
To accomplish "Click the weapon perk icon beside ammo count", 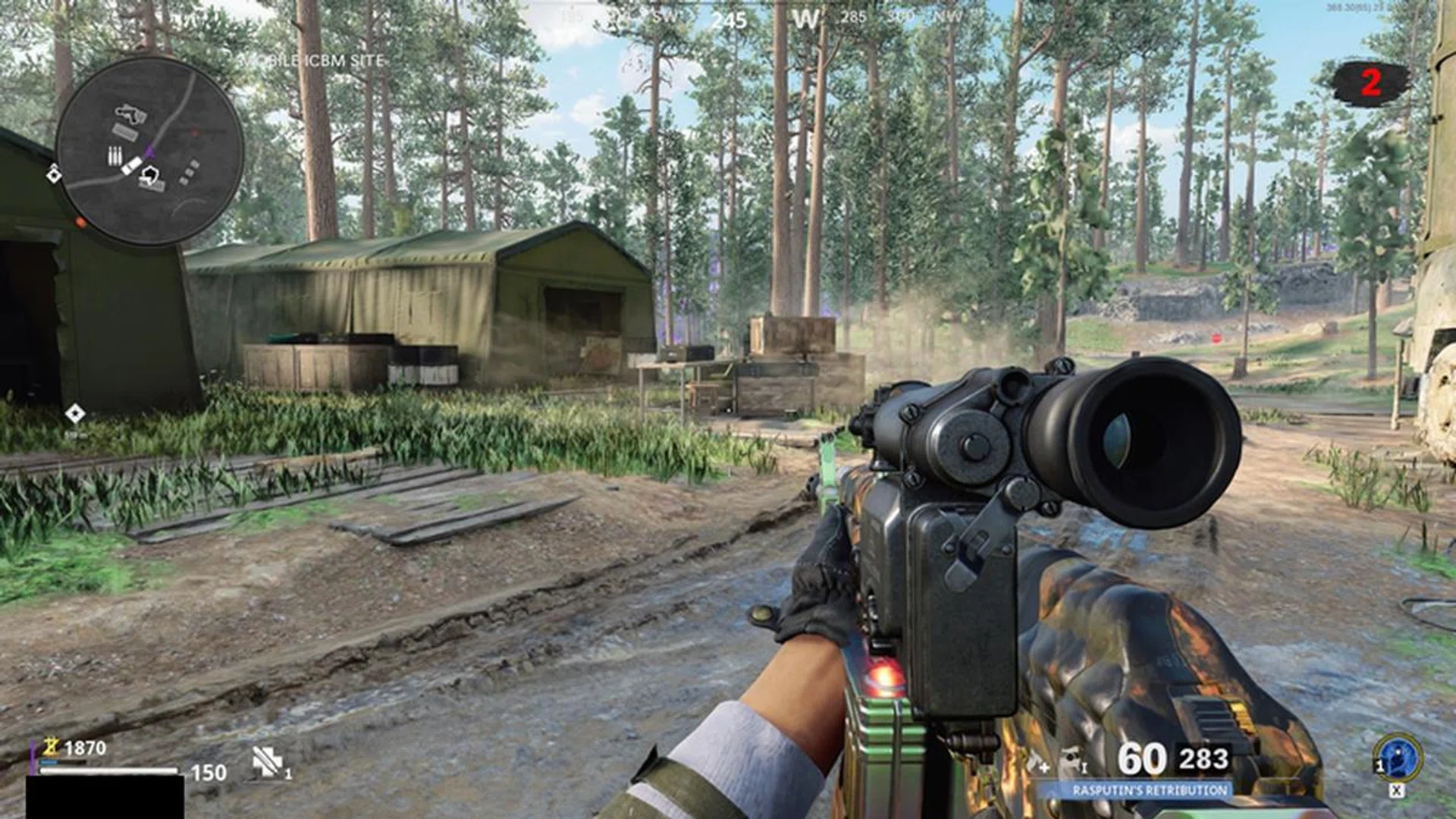I will coord(1072,760).
